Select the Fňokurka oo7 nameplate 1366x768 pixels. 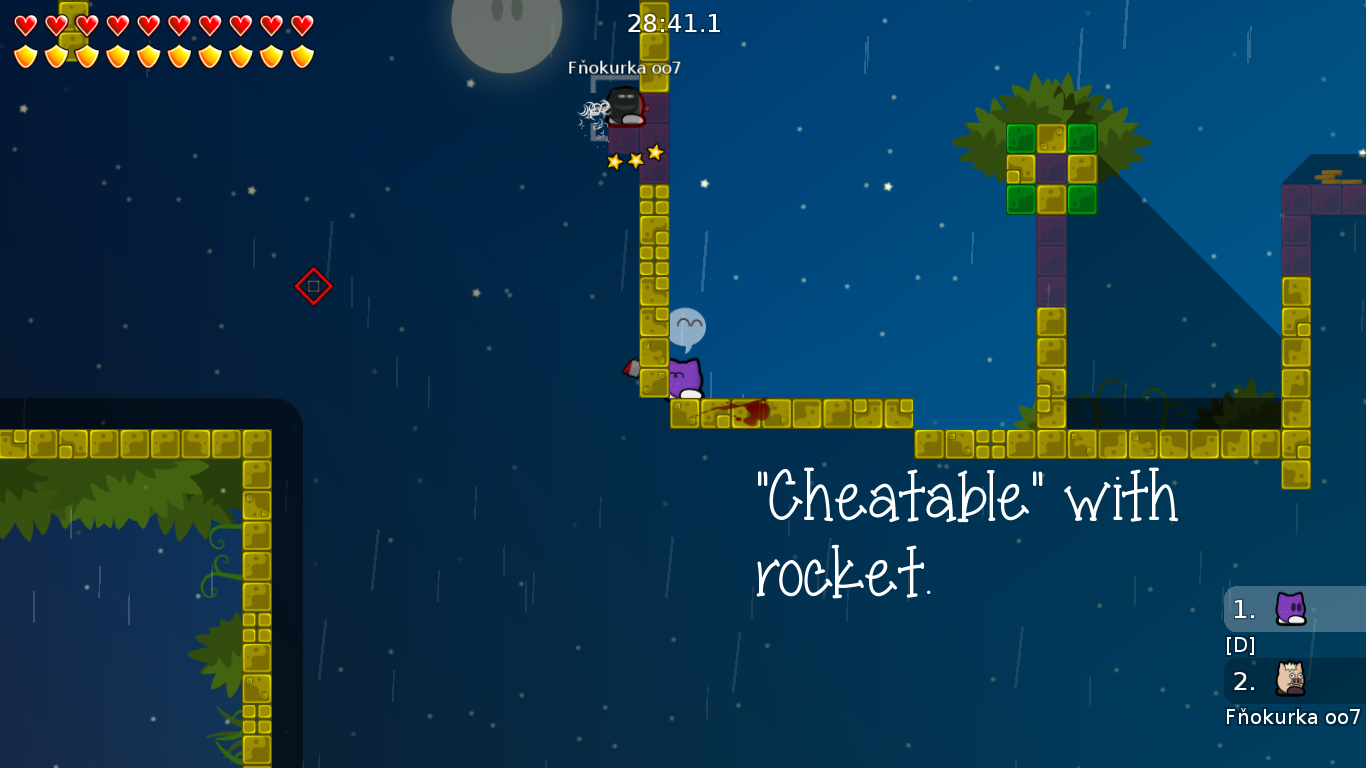pos(624,69)
